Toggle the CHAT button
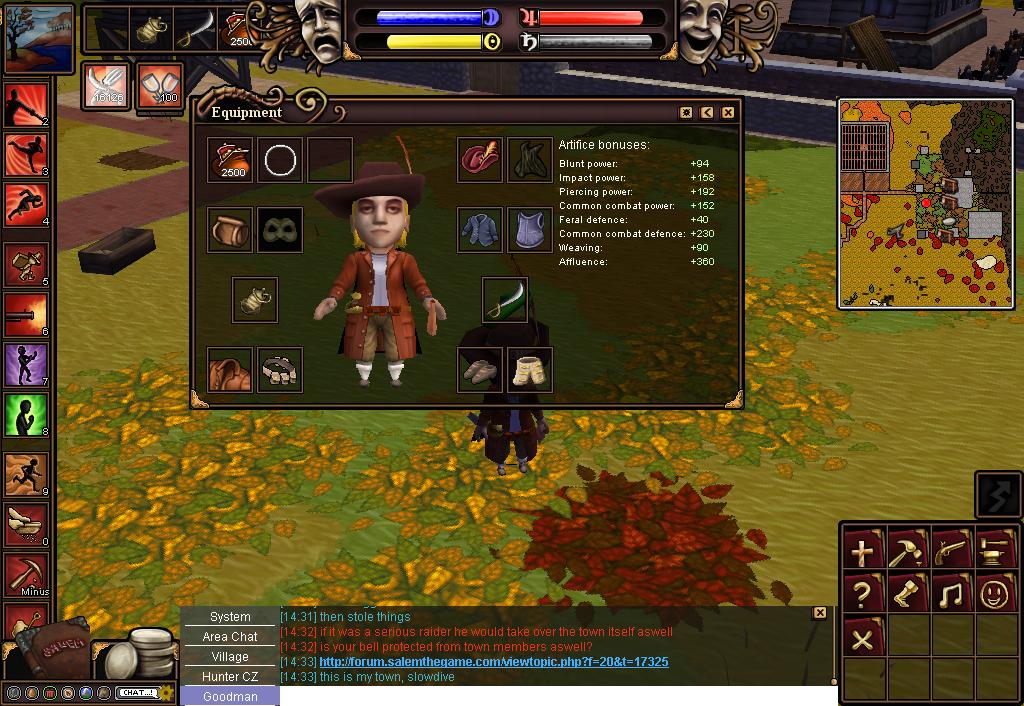Viewport: 1024px width, 706px height. pyautogui.click(x=135, y=692)
